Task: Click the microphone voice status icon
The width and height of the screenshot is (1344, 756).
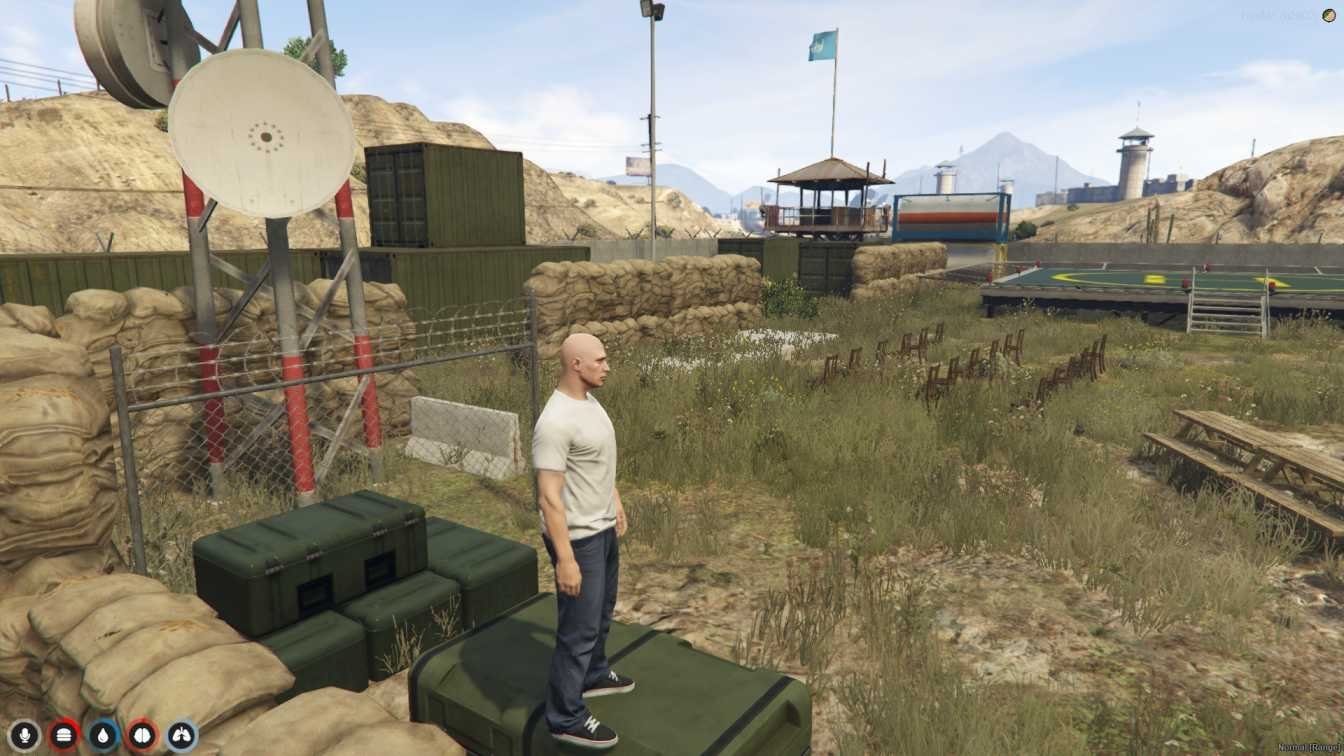Action: pos(24,736)
